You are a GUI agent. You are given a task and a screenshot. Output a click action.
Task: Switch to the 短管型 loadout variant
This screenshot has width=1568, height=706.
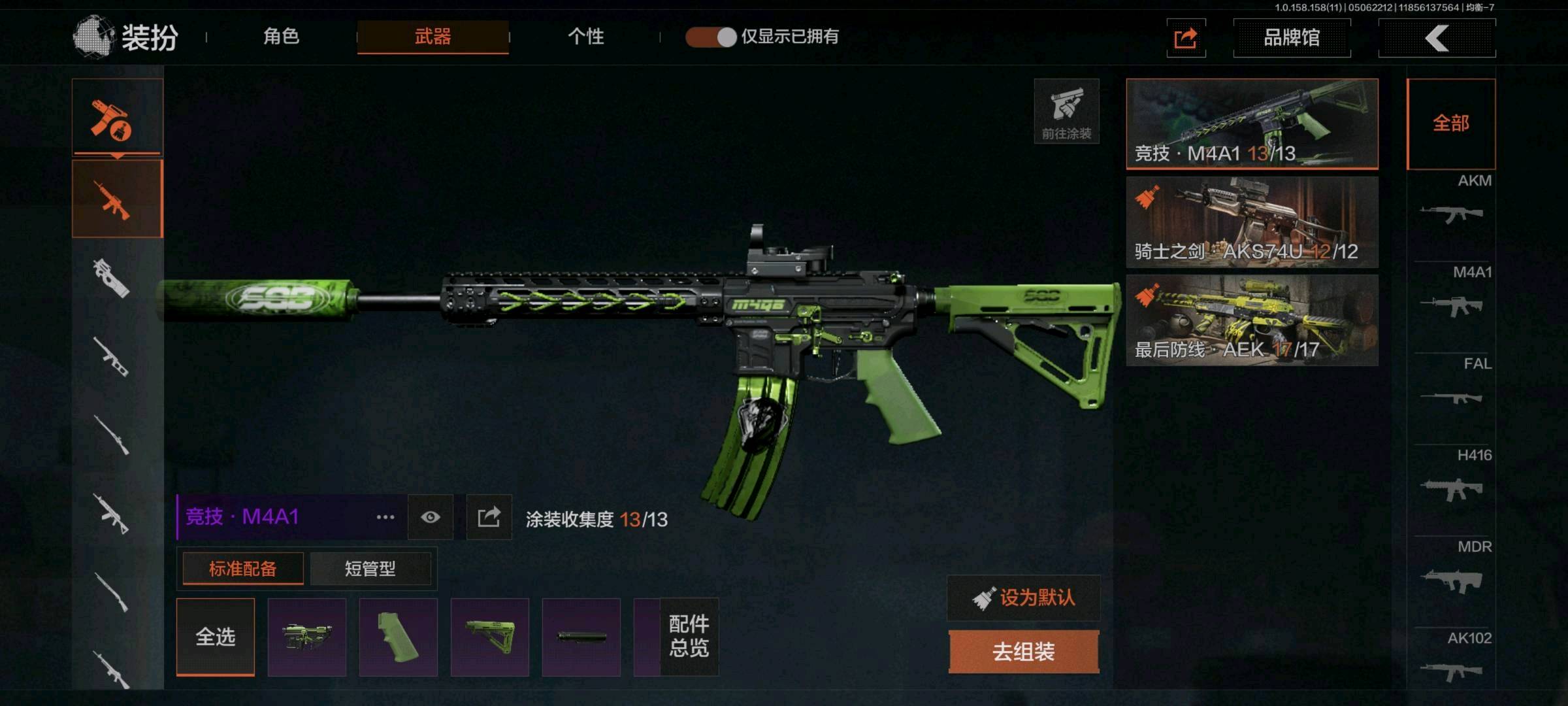370,569
